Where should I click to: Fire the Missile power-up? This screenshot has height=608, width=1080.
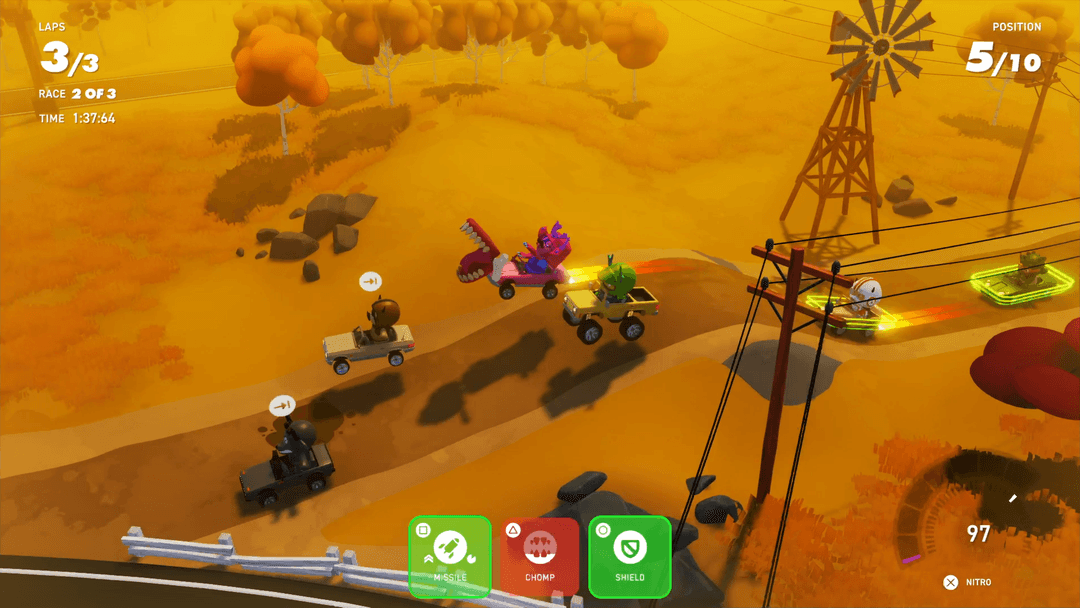[450, 556]
